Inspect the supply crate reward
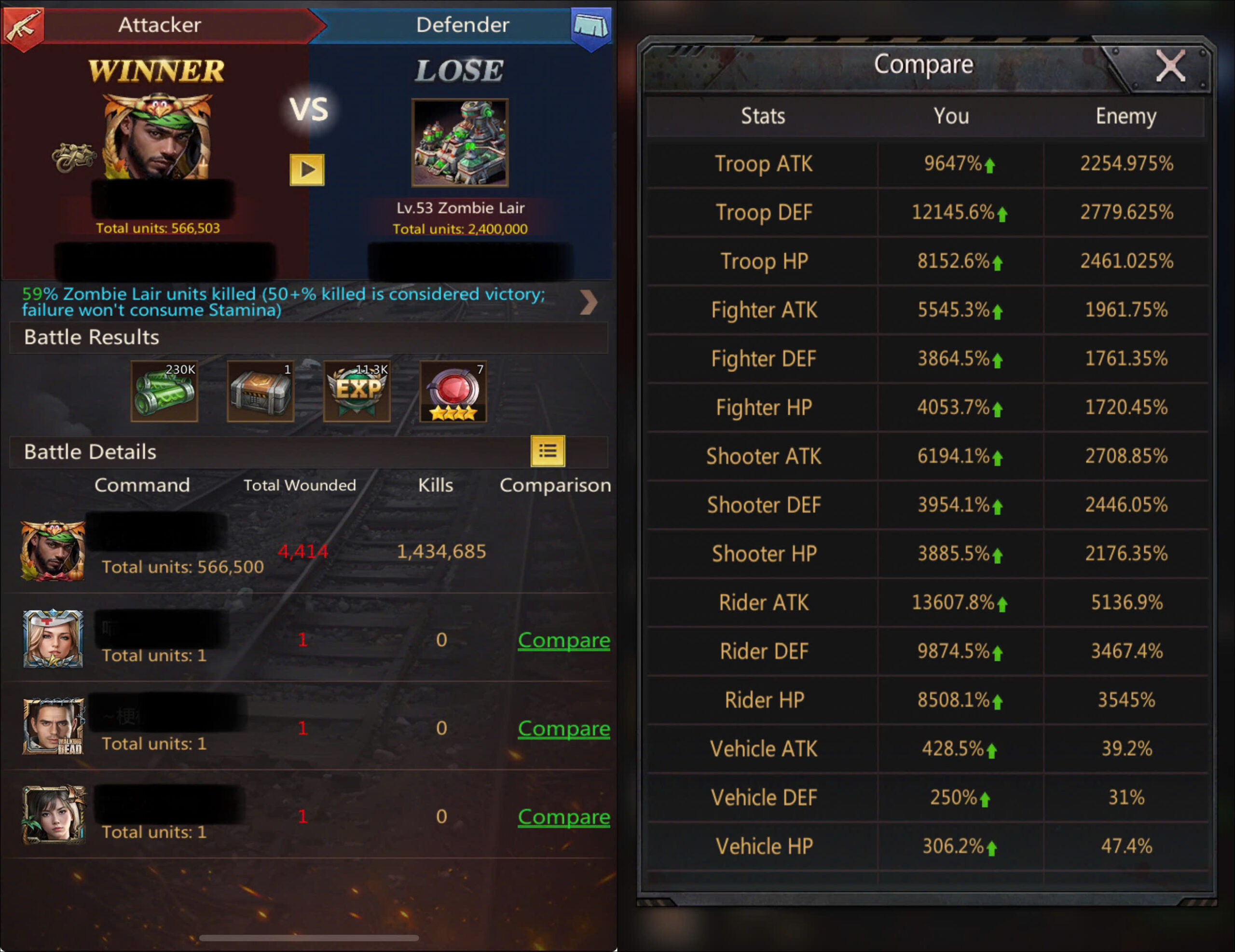 click(x=261, y=391)
